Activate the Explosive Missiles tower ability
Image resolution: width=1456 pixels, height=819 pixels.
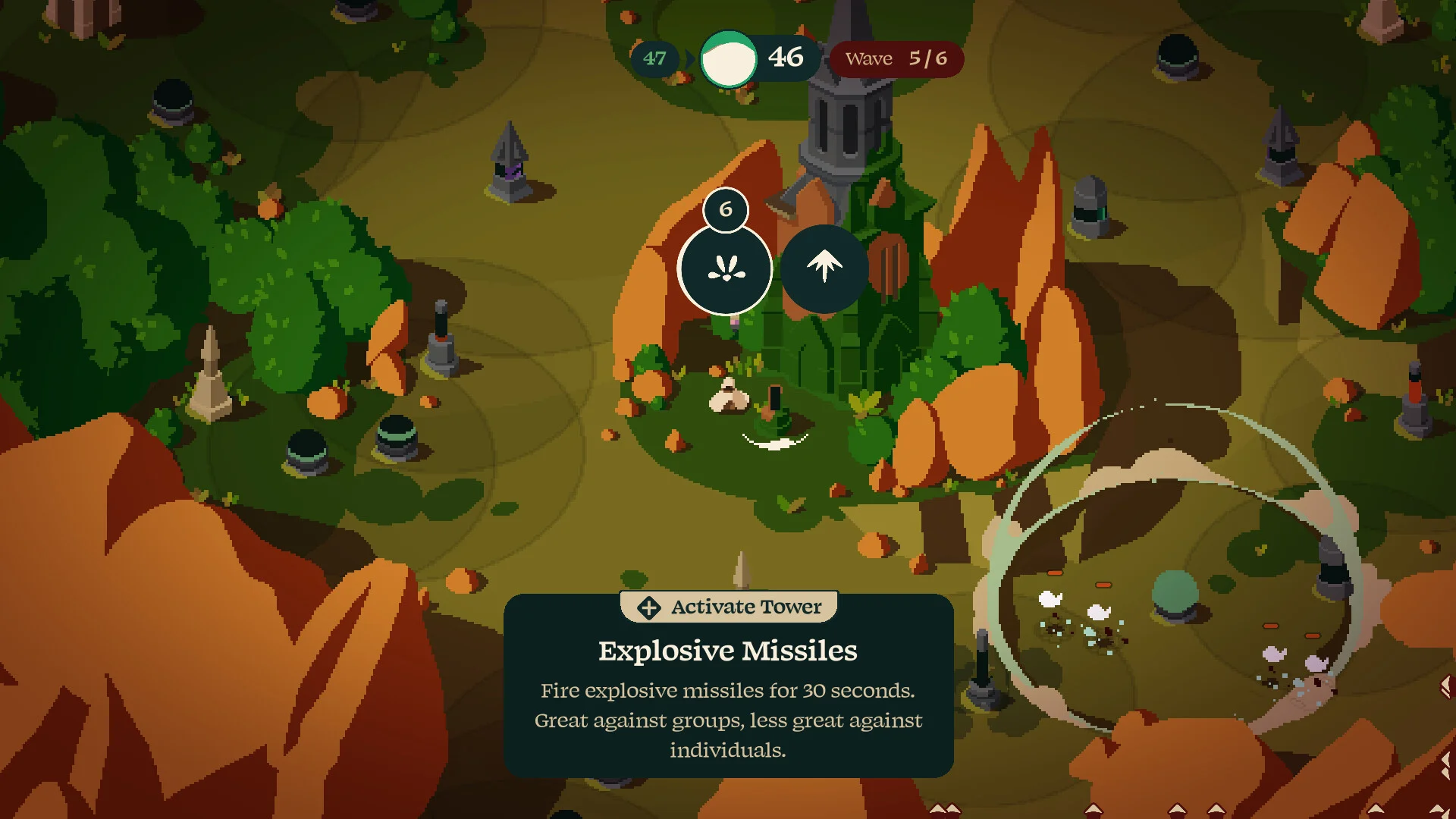726,269
